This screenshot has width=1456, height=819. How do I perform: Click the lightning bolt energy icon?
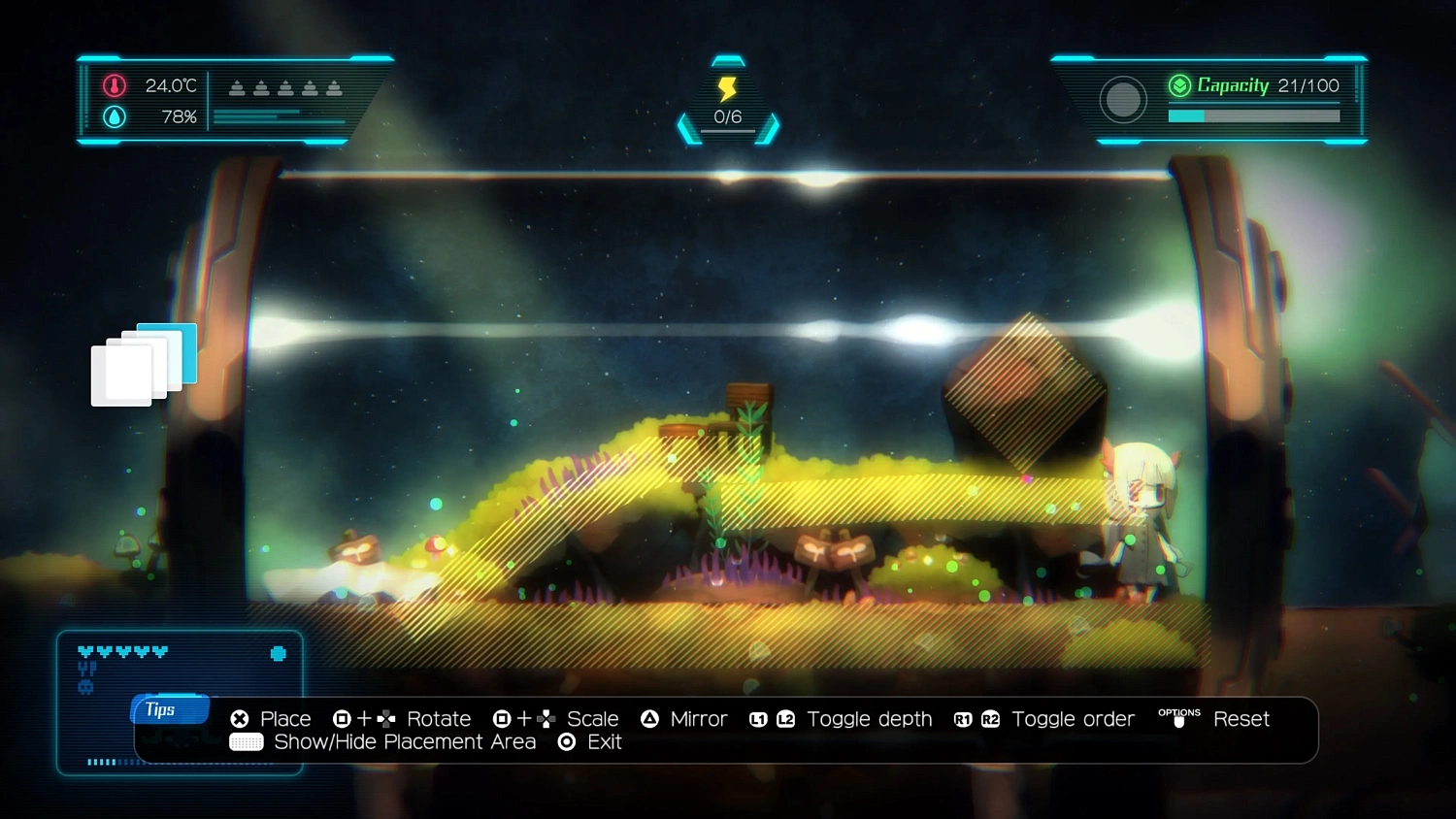(728, 89)
